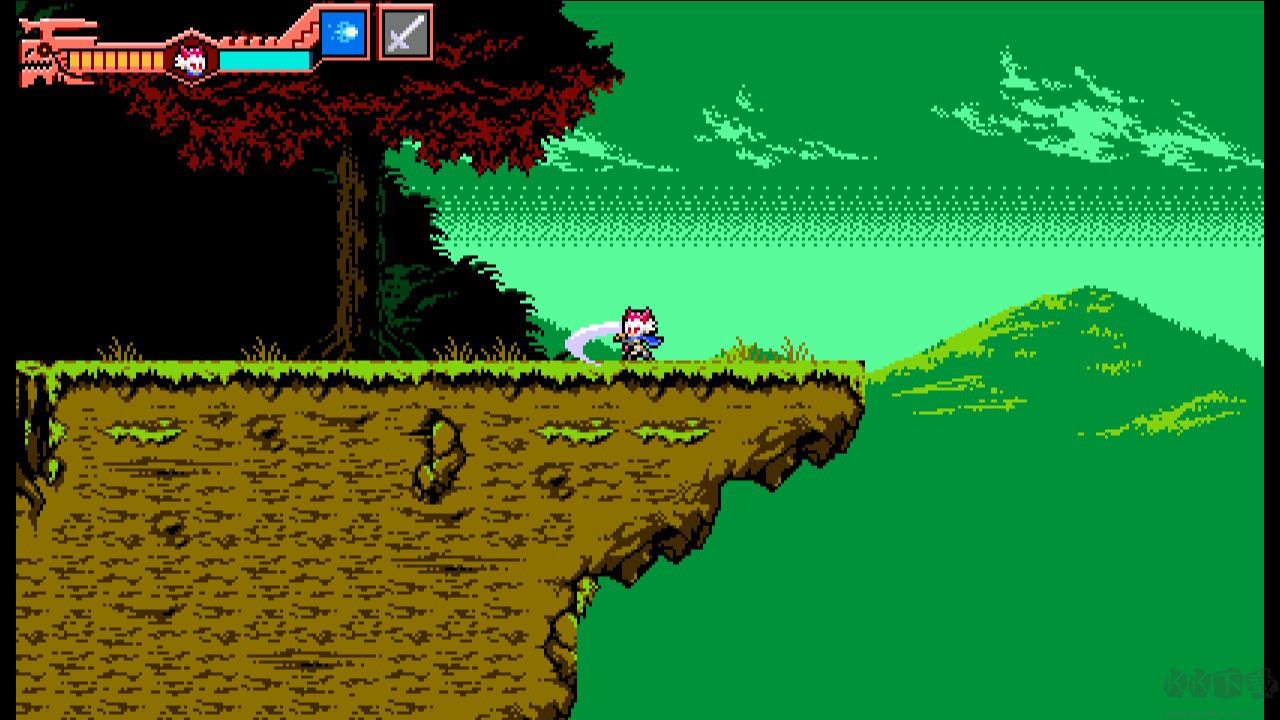This screenshot has width=1280, height=720.
Task: Select the blue fireball spell slot
Action: coord(344,33)
